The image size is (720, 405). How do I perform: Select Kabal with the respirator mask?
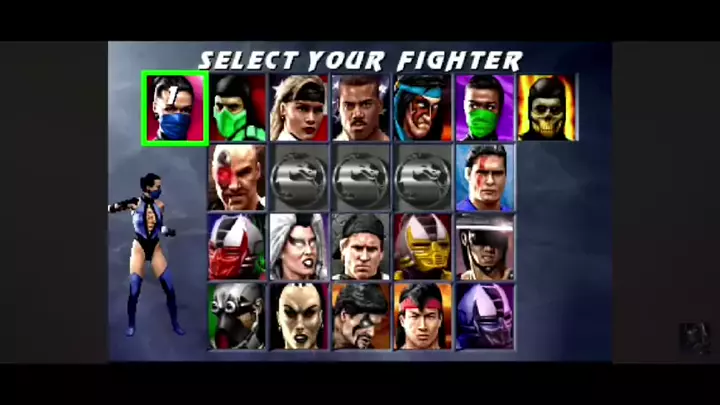click(237, 316)
